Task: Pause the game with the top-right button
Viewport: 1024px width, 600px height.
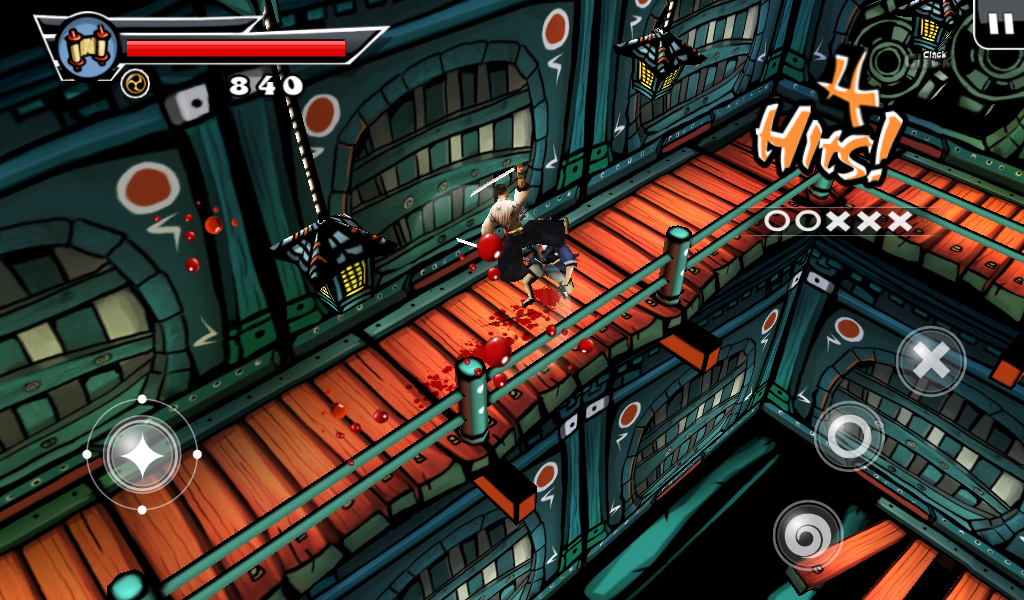Action: pos(998,24)
